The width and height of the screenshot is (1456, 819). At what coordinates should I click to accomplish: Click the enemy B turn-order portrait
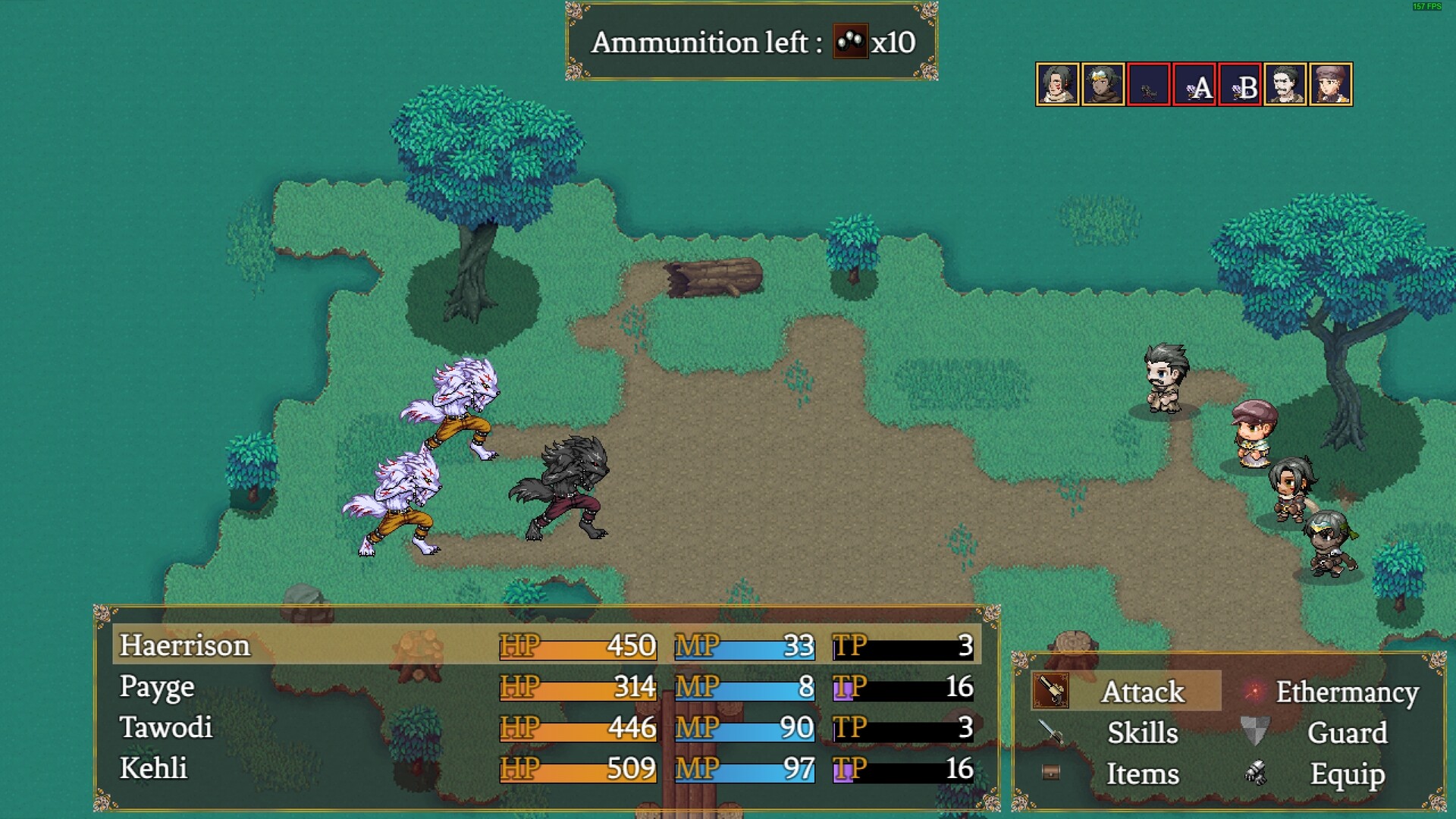point(1240,84)
